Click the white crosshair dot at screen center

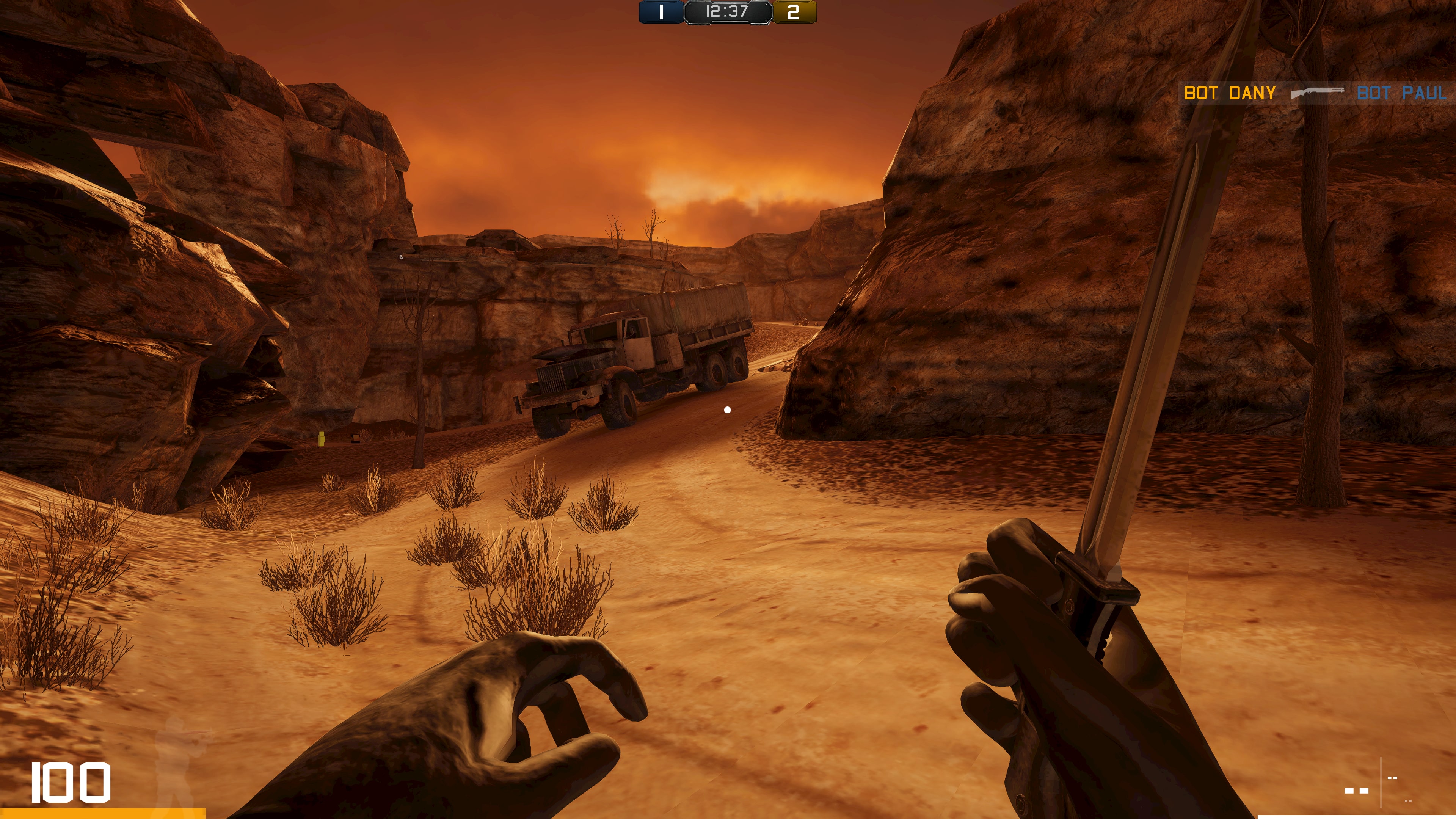(x=728, y=410)
